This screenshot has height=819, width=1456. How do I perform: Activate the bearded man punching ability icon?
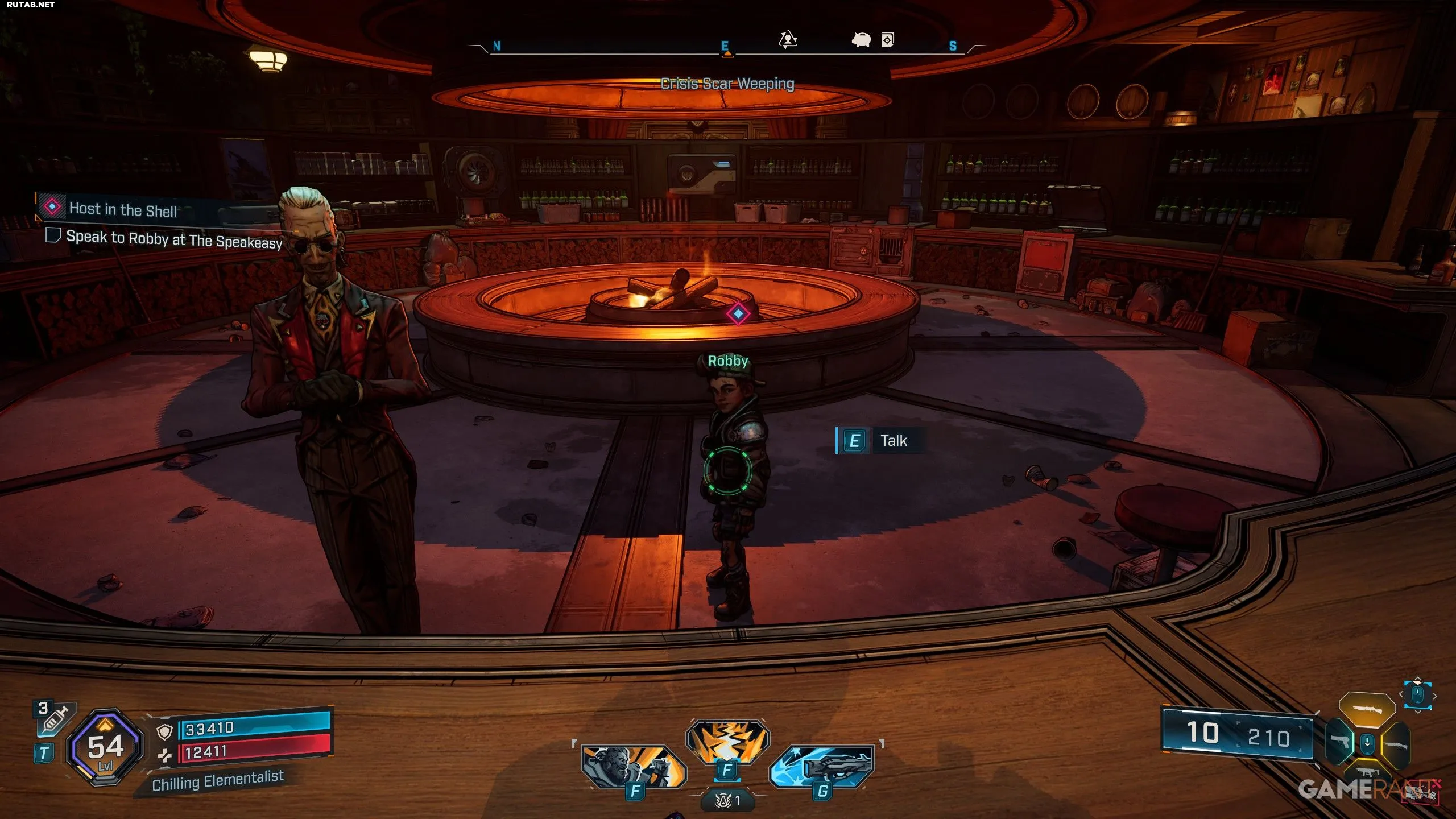634,766
